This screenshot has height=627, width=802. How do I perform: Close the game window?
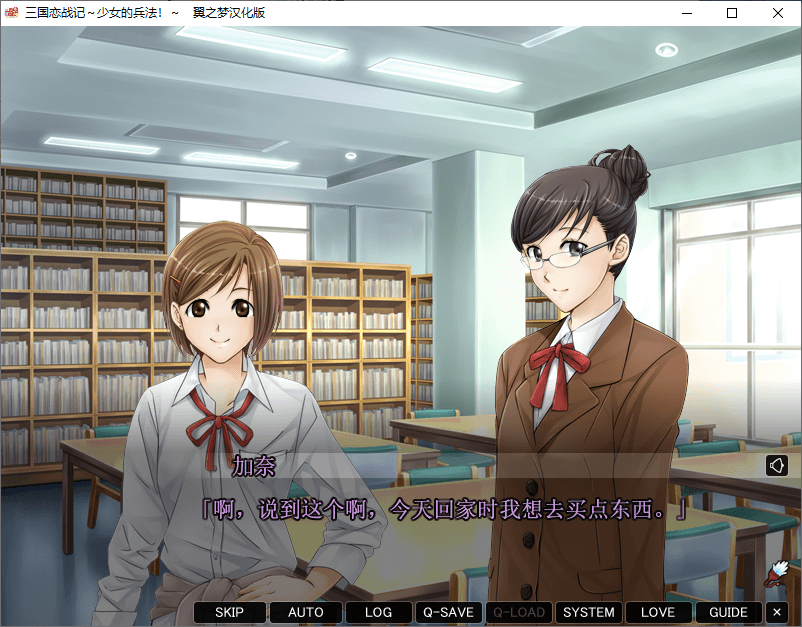778,13
